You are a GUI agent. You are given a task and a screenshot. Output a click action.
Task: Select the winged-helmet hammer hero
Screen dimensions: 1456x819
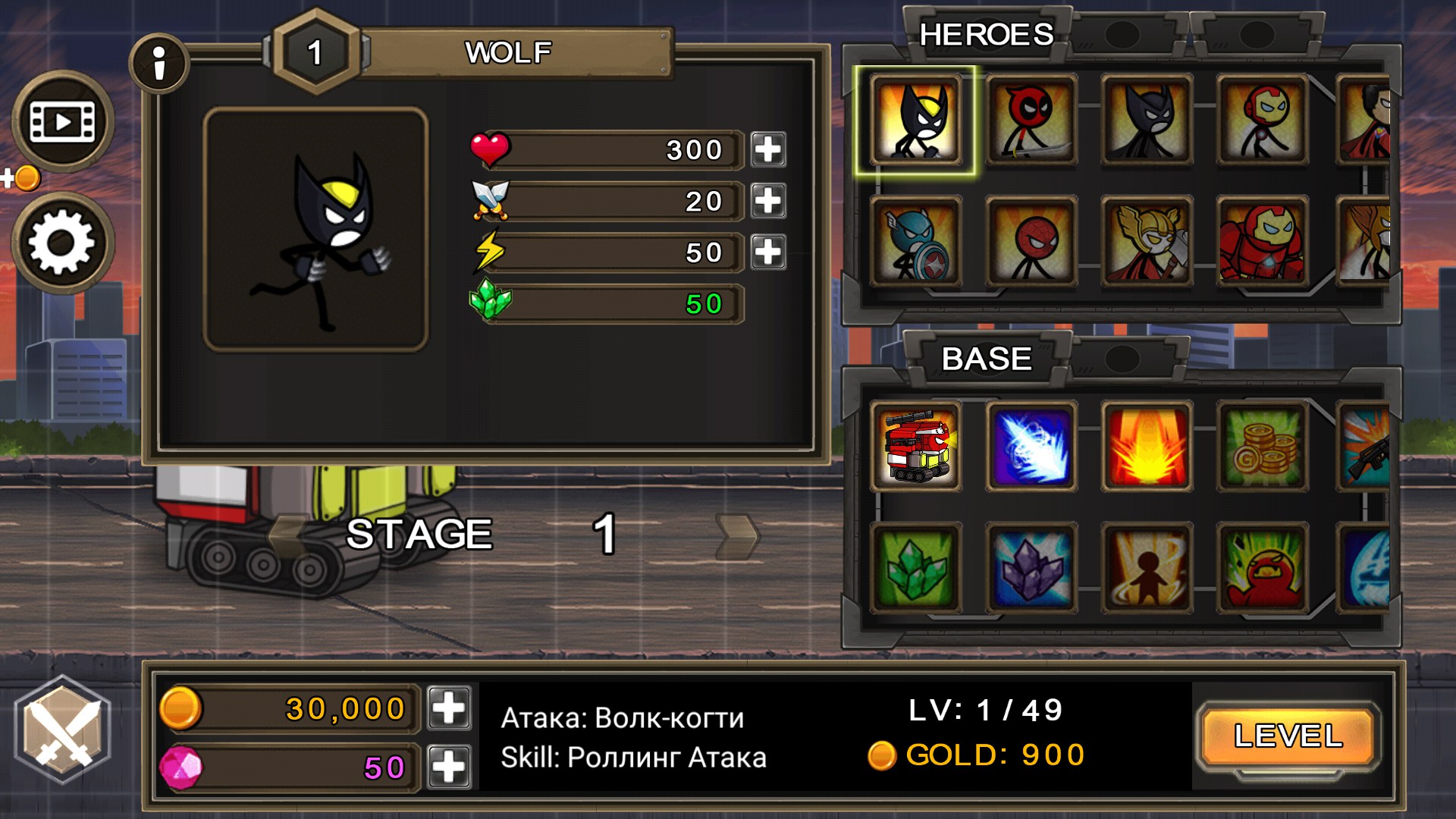(1147, 241)
